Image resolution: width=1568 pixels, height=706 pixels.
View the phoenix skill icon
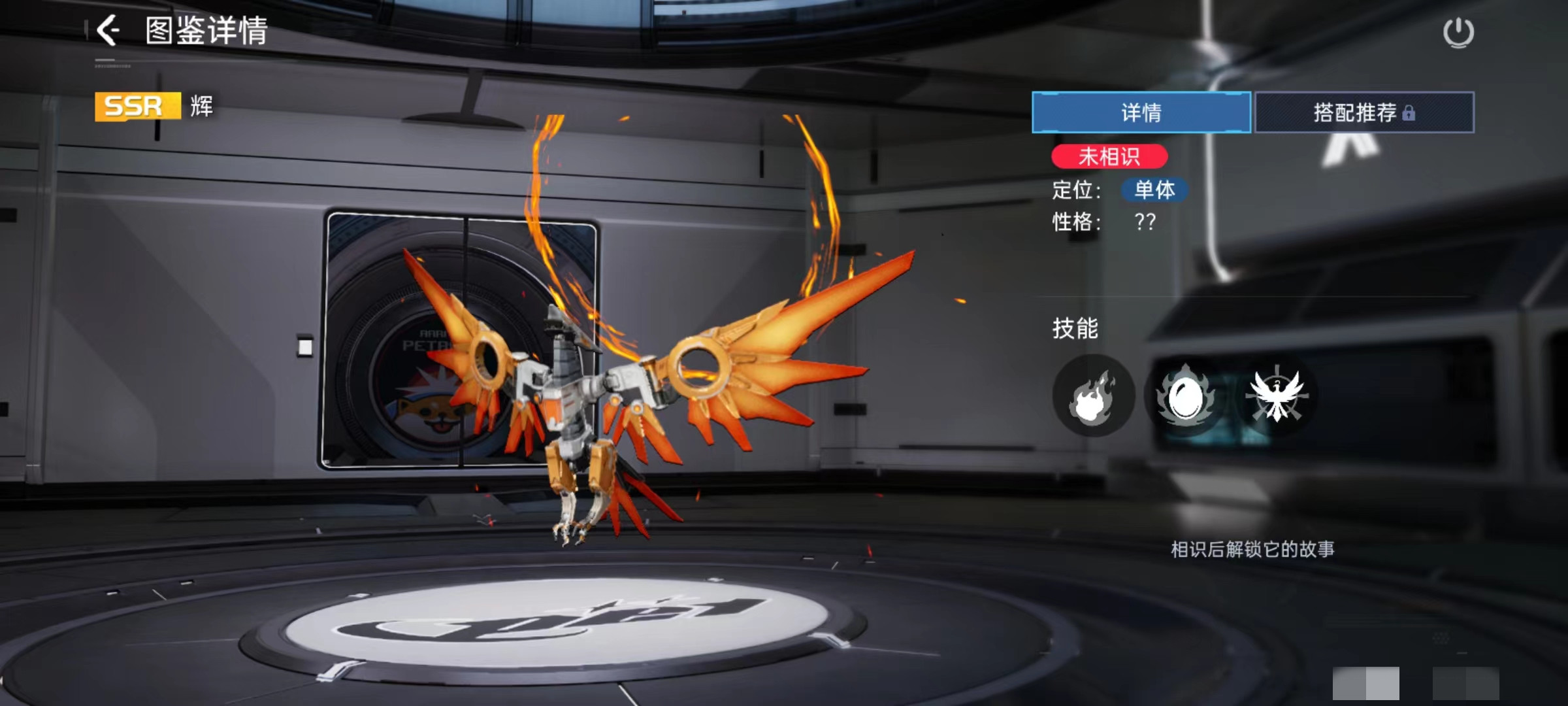(x=1276, y=395)
